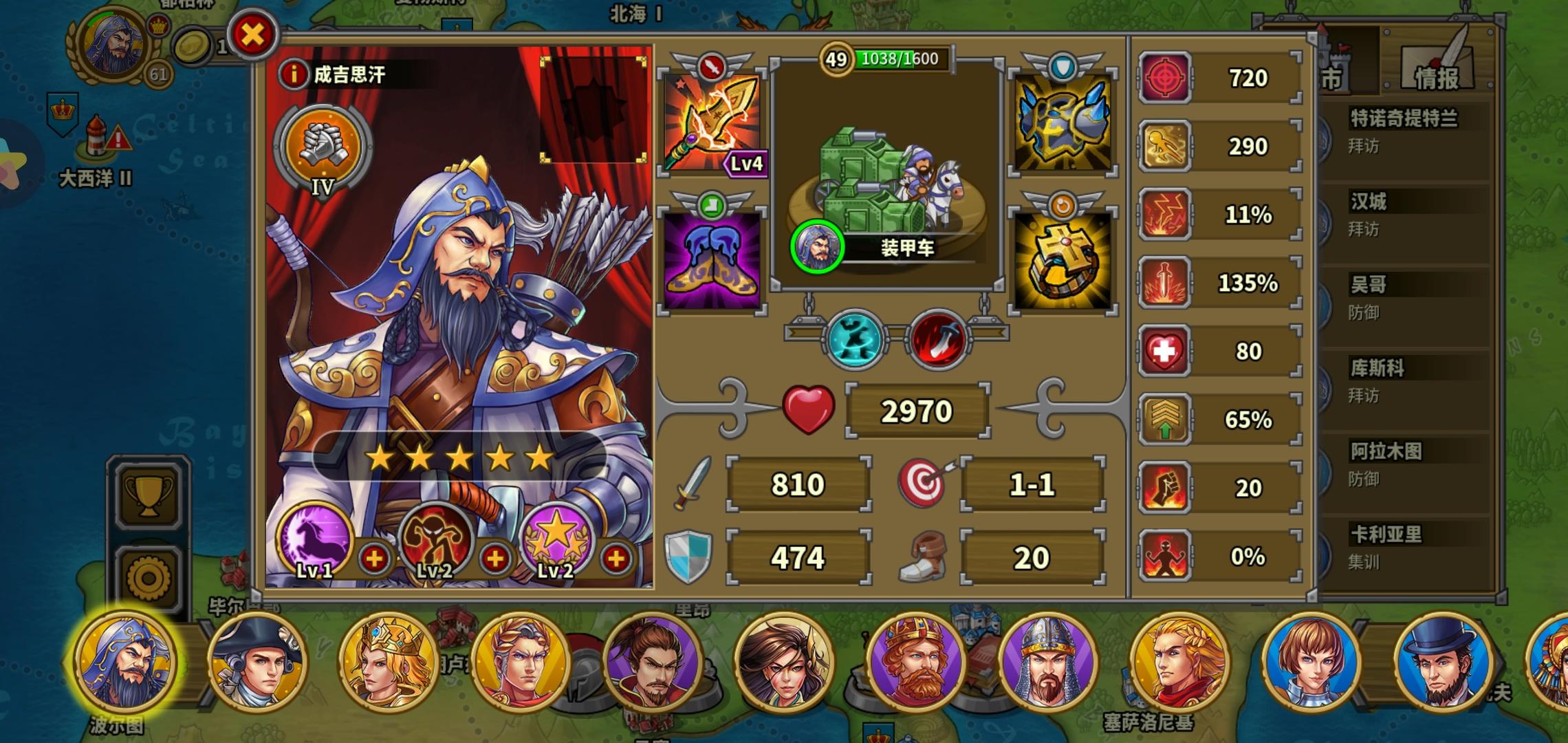Click the teal whirlwind skill orb
Viewport: 1568px width, 743px height.
855,338
